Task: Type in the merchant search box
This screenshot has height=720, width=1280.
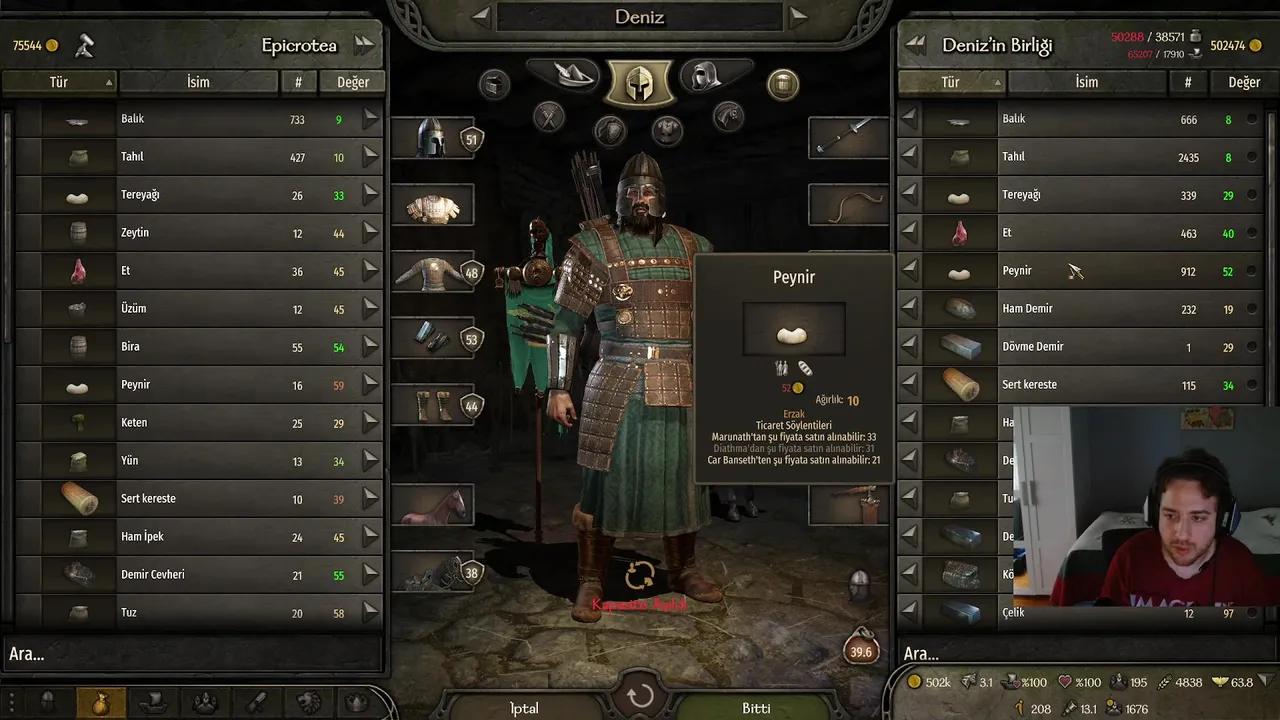Action: [190, 654]
